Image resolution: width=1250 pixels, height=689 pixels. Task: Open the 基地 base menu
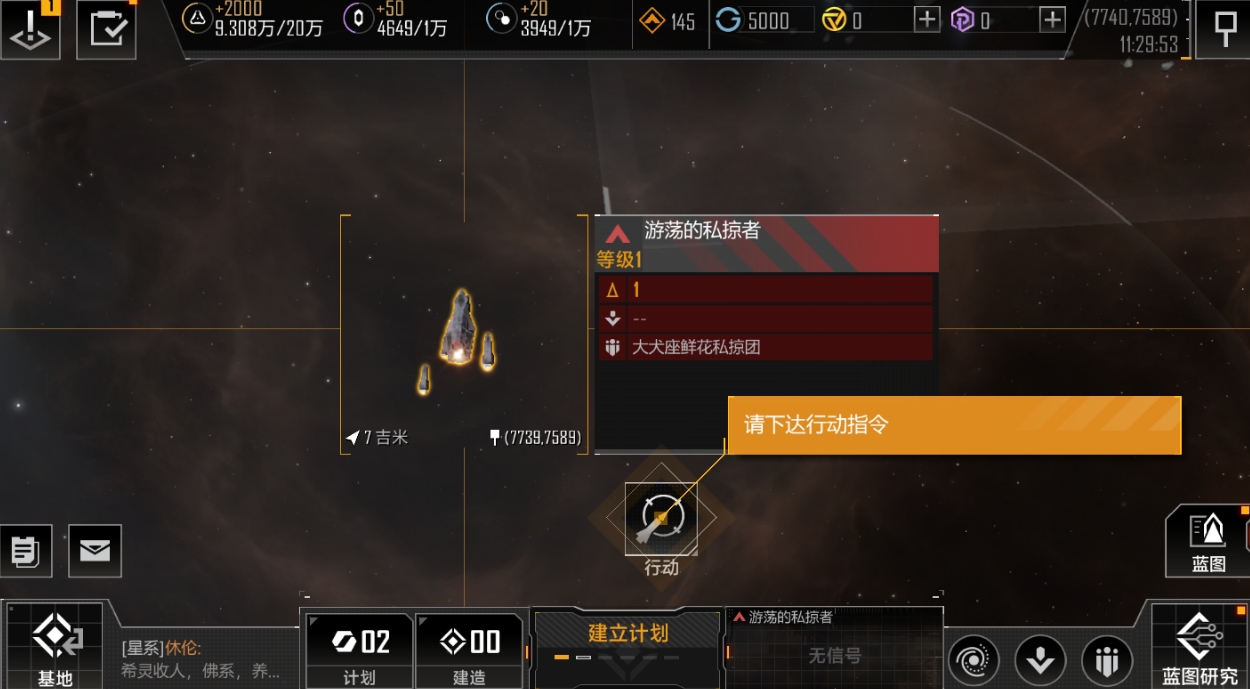pos(55,645)
